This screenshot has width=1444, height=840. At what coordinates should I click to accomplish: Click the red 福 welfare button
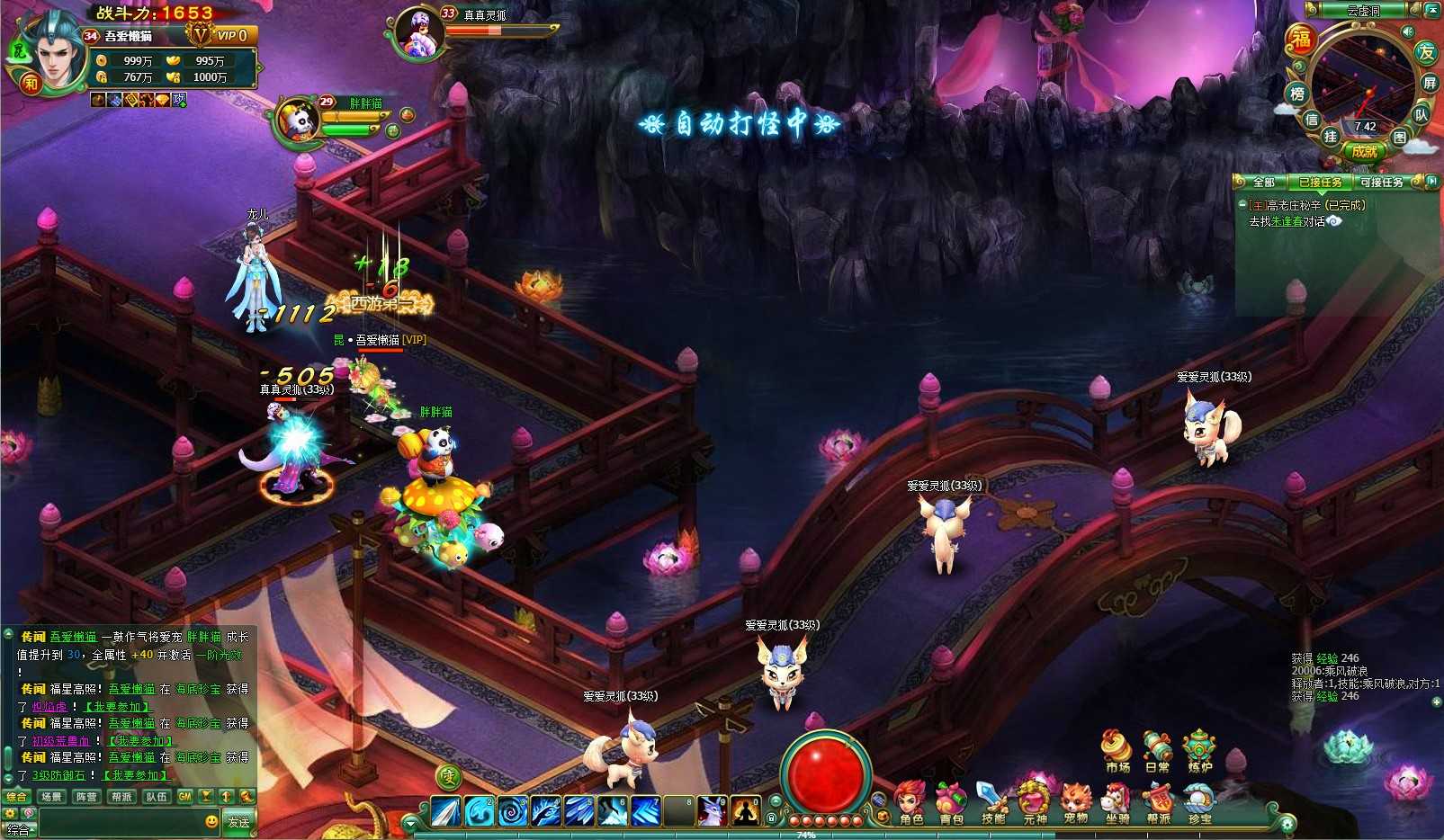point(1301,39)
